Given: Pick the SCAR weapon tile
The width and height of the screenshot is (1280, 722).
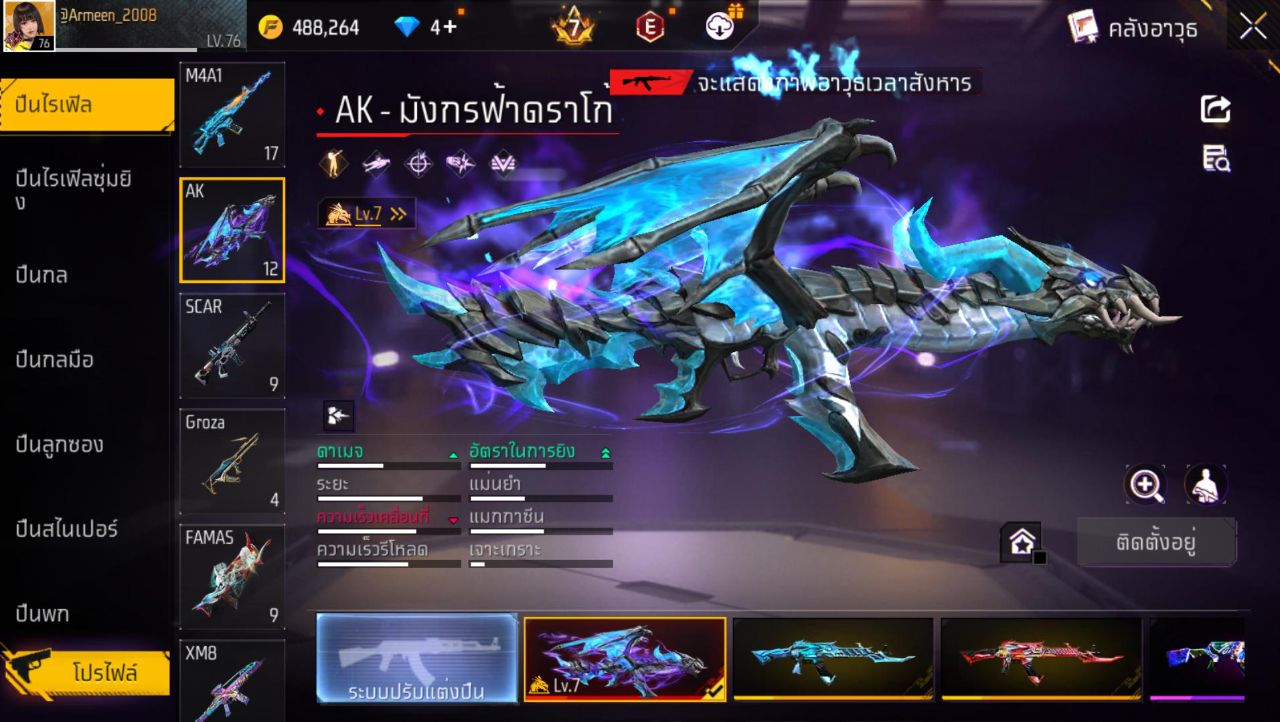Looking at the screenshot, I should click(x=232, y=346).
